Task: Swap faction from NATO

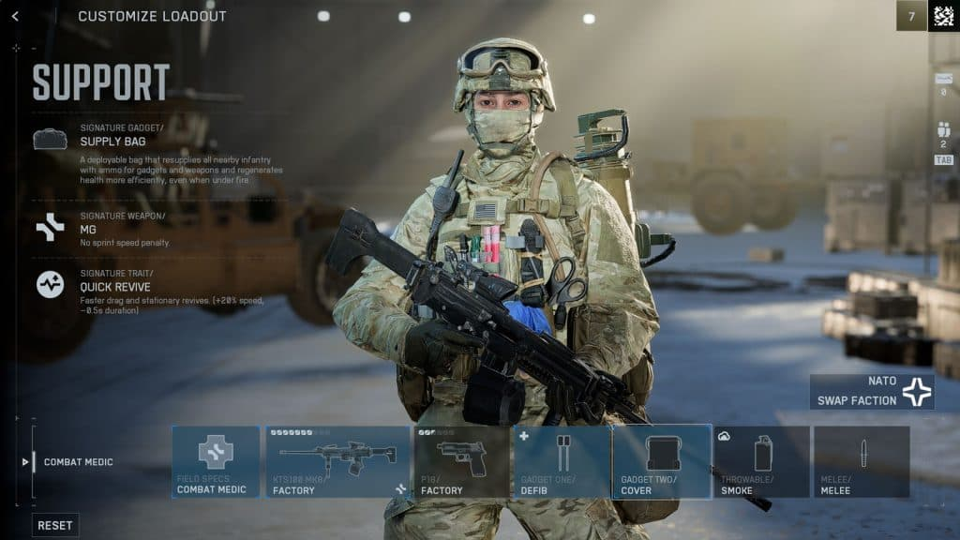Action: [872, 392]
